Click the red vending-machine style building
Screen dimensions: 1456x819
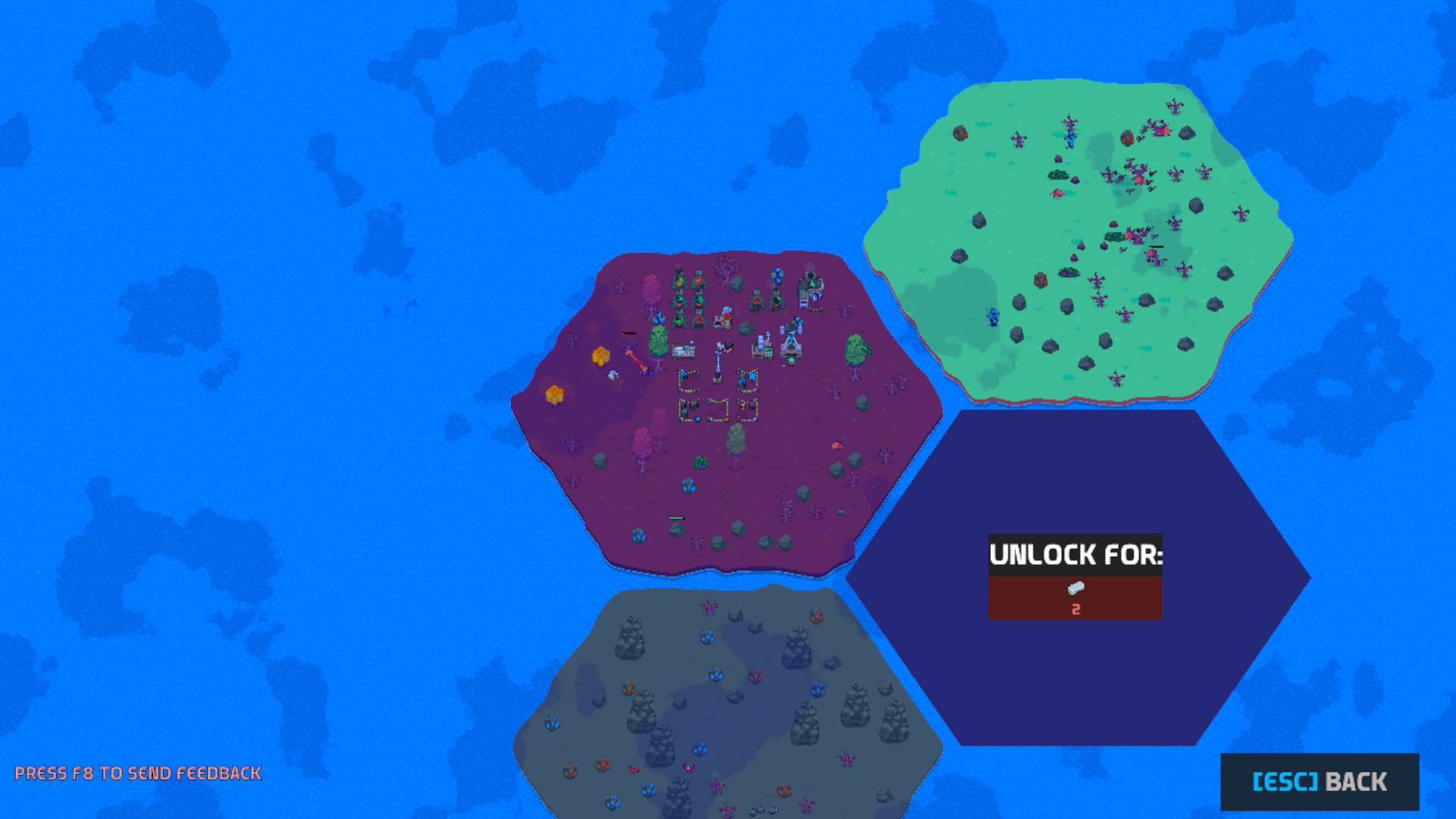[726, 318]
